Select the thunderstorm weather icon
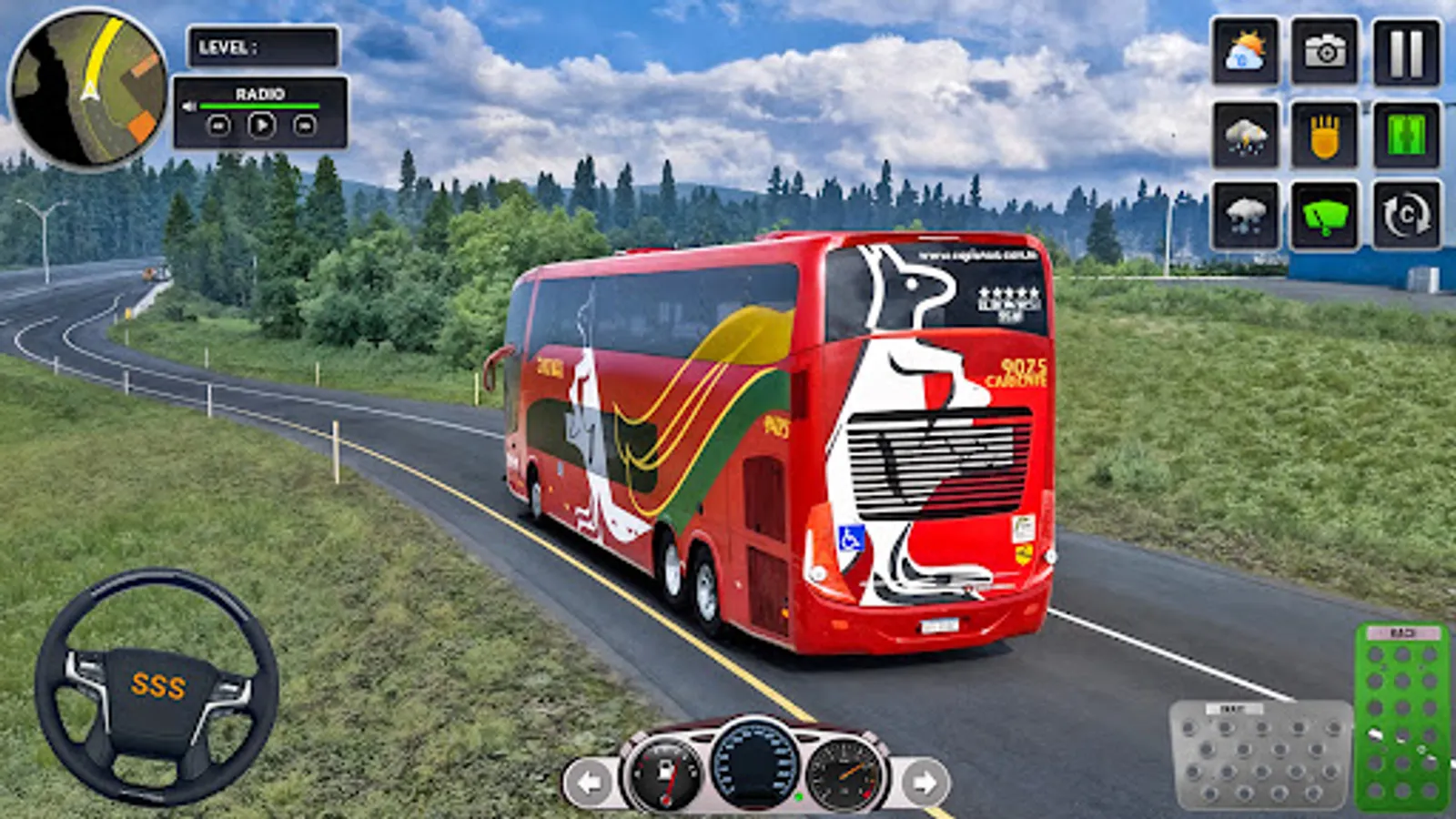 [1244, 135]
